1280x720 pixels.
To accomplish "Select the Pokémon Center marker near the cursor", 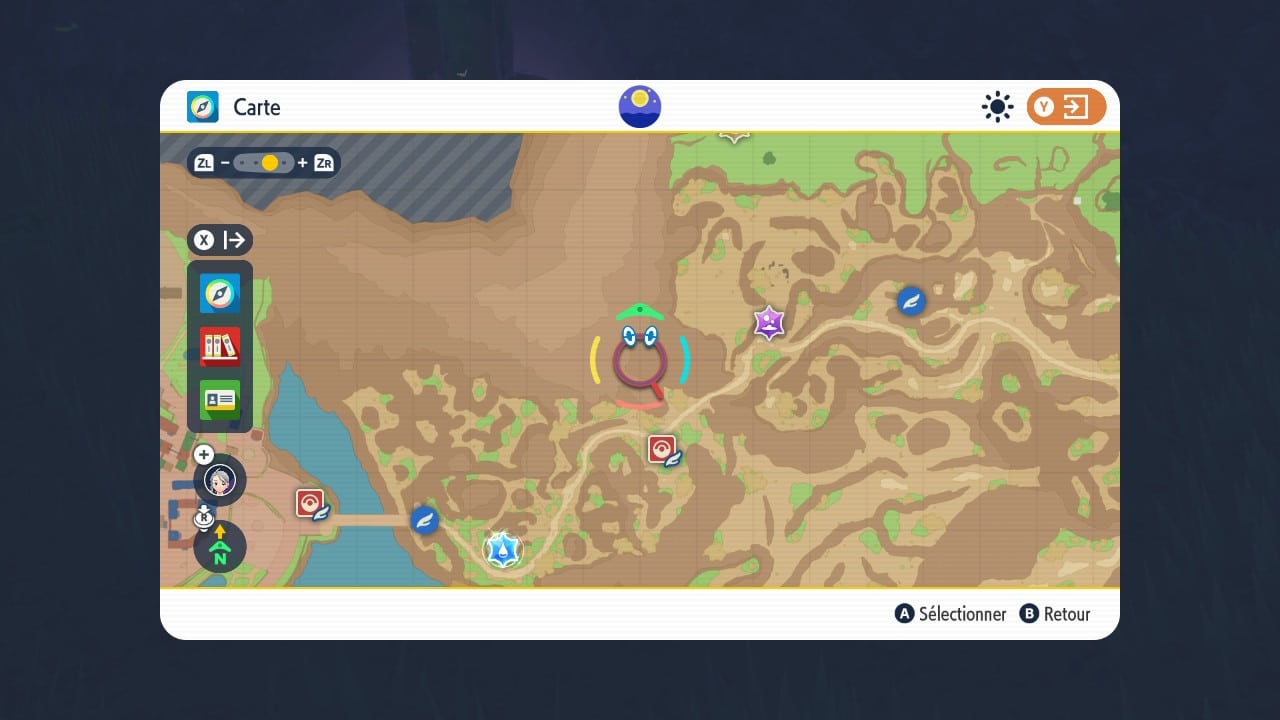I will (x=664, y=451).
